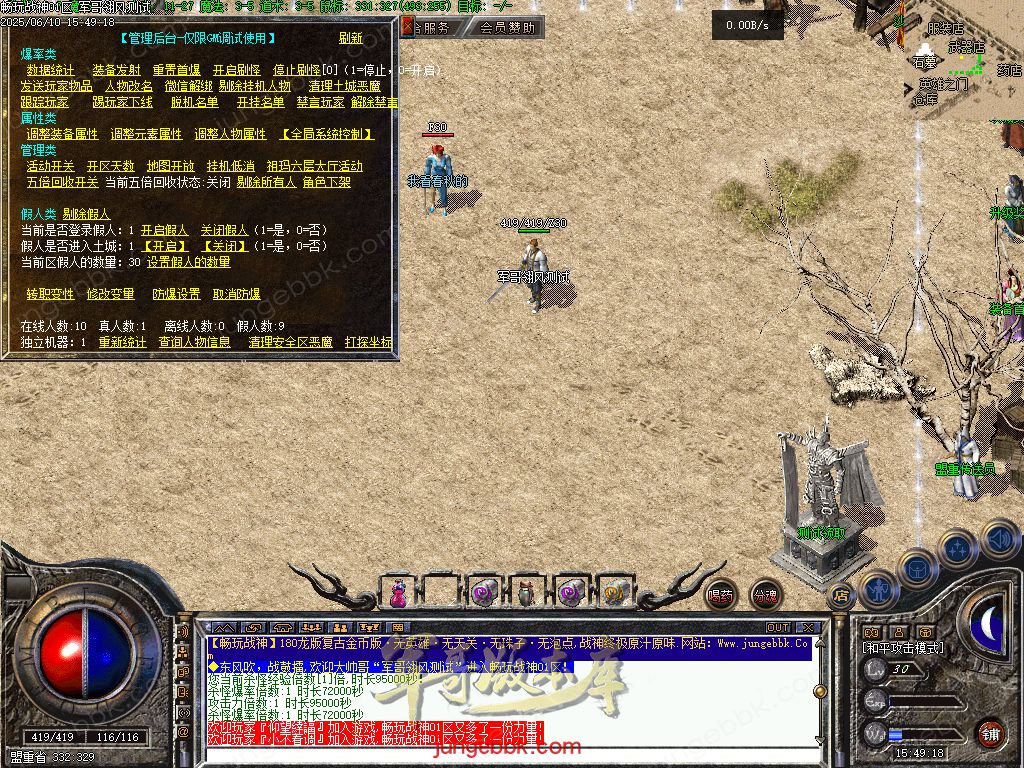Choose 发送玩家物品 to send player items
Image resolution: width=1024 pixels, height=768 pixels.
56,87
